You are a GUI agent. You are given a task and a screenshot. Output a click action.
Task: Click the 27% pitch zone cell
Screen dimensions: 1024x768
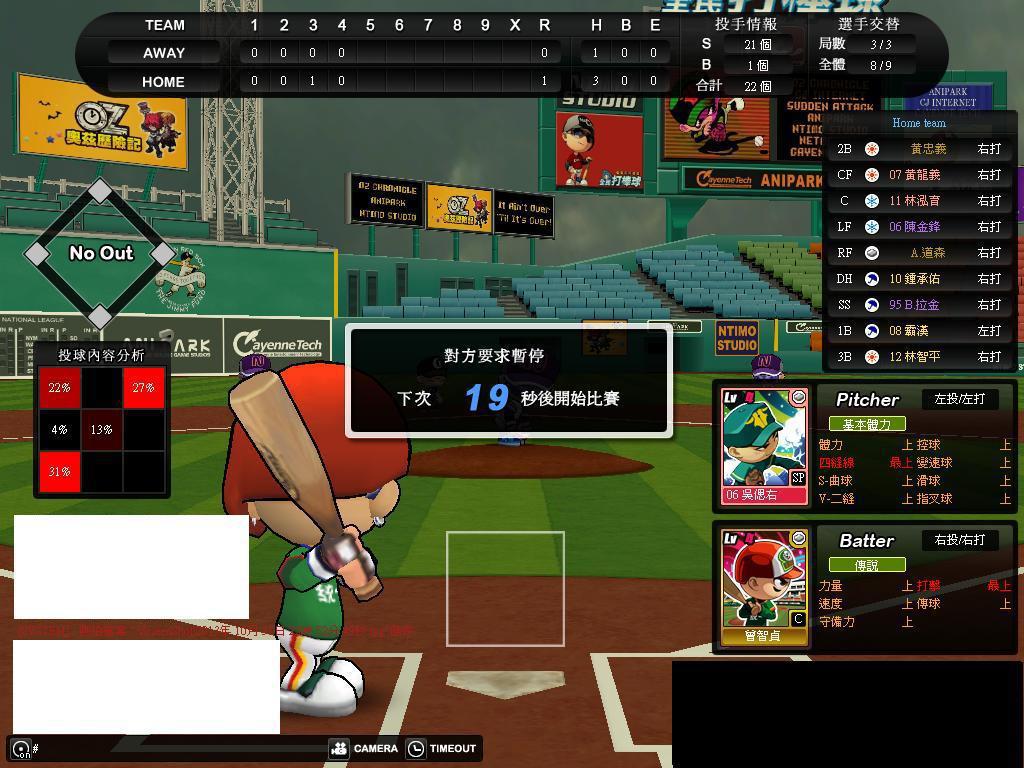point(143,388)
